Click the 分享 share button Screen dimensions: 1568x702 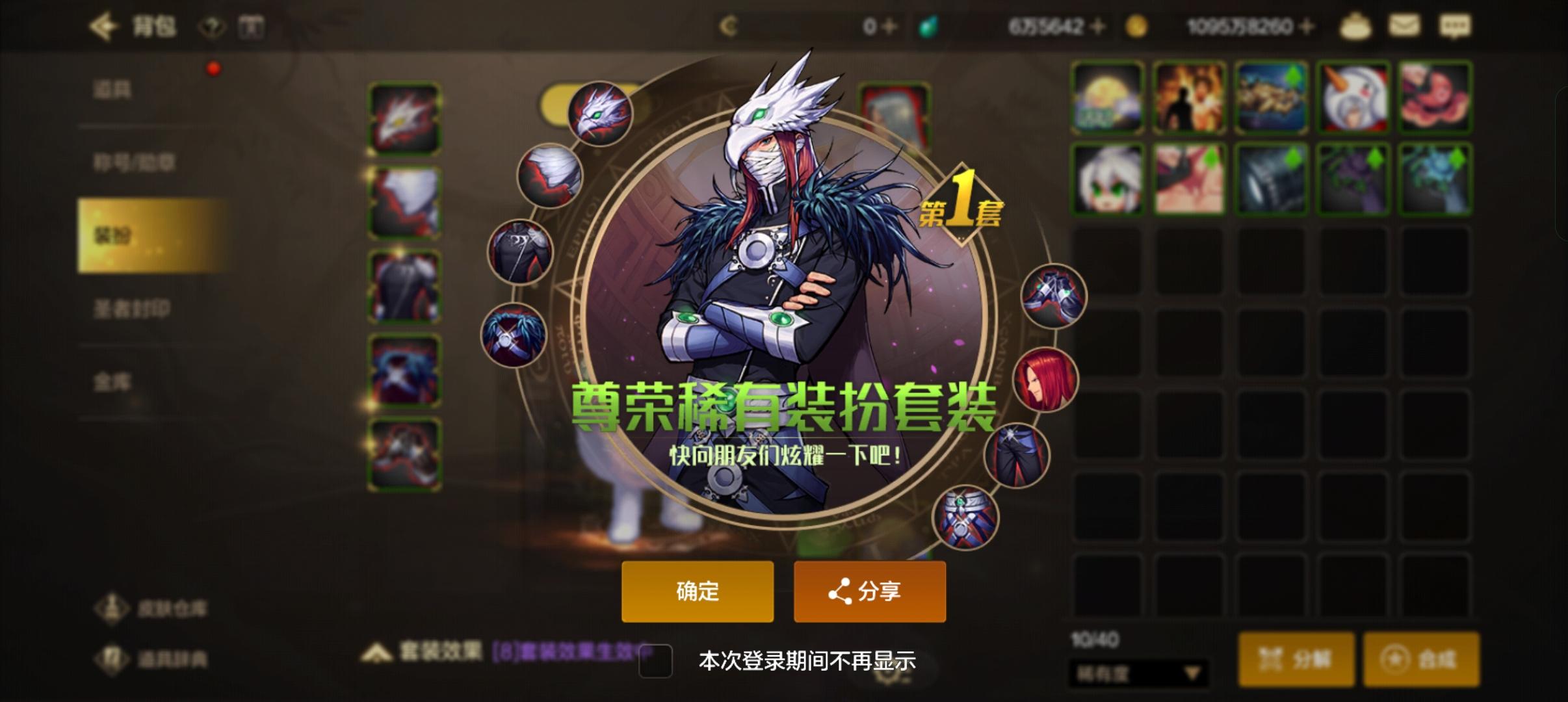point(870,591)
